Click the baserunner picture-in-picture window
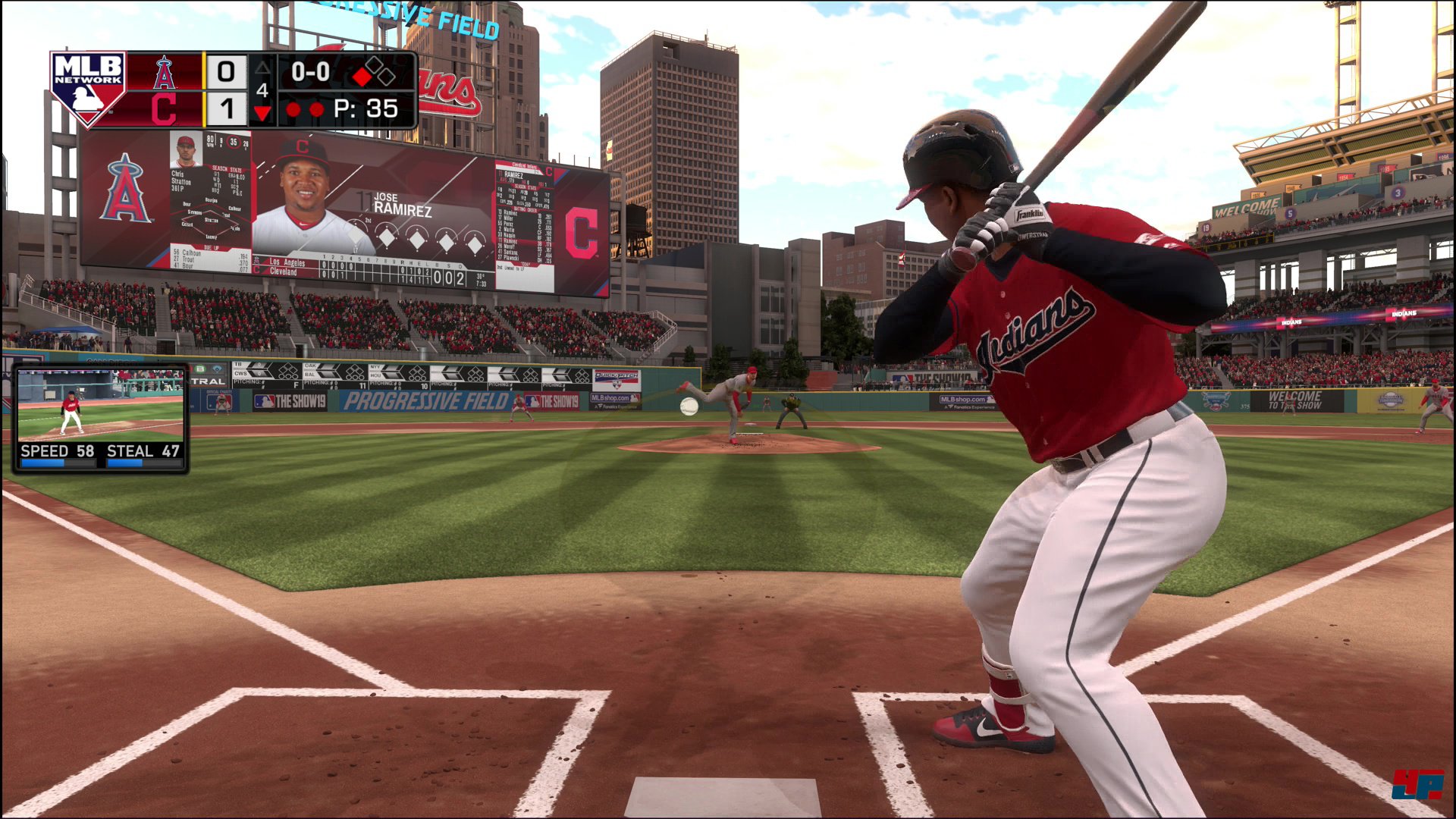The image size is (1456, 819). [x=100, y=418]
